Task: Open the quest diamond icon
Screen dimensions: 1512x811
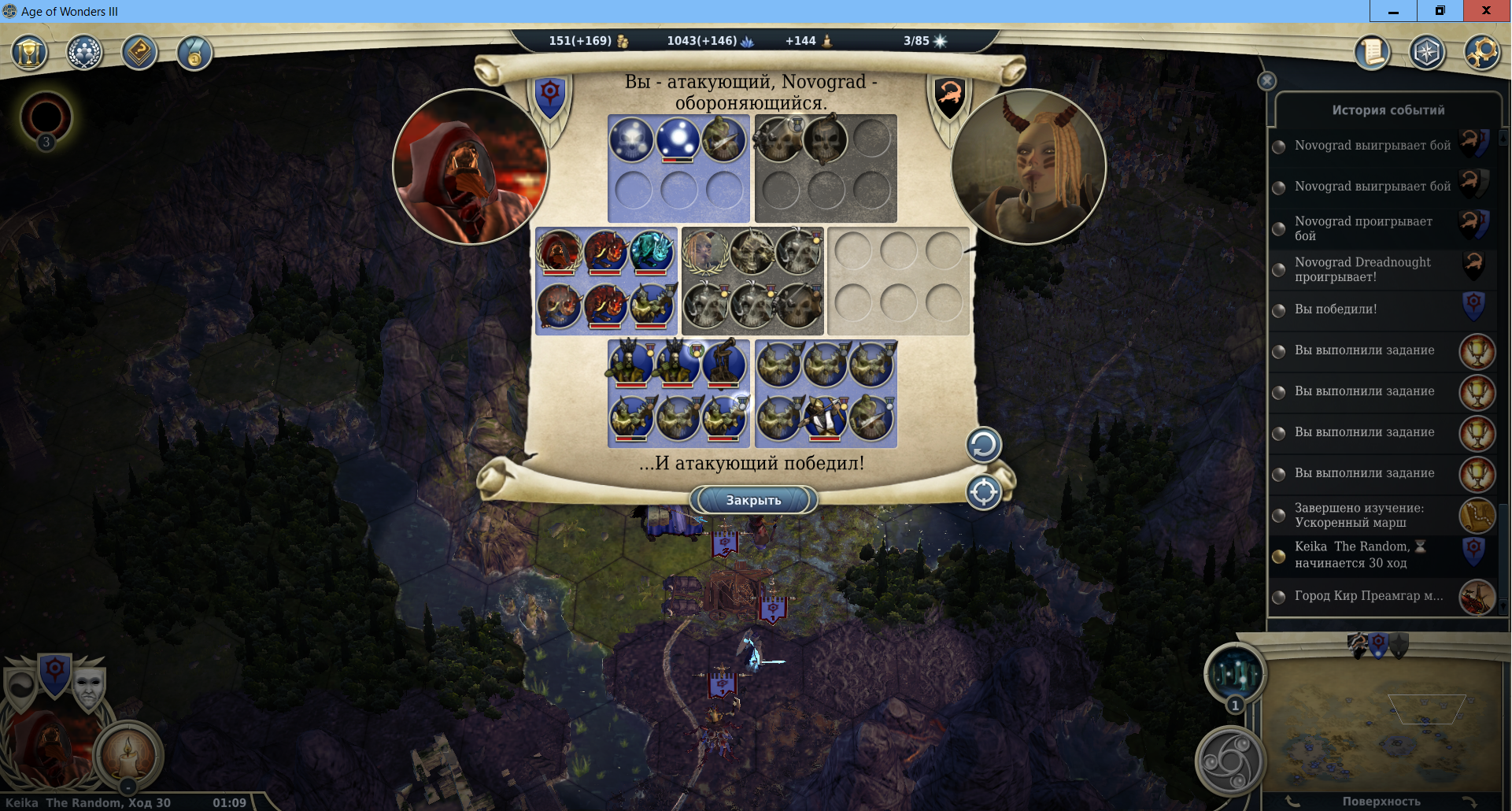Action: point(139,54)
